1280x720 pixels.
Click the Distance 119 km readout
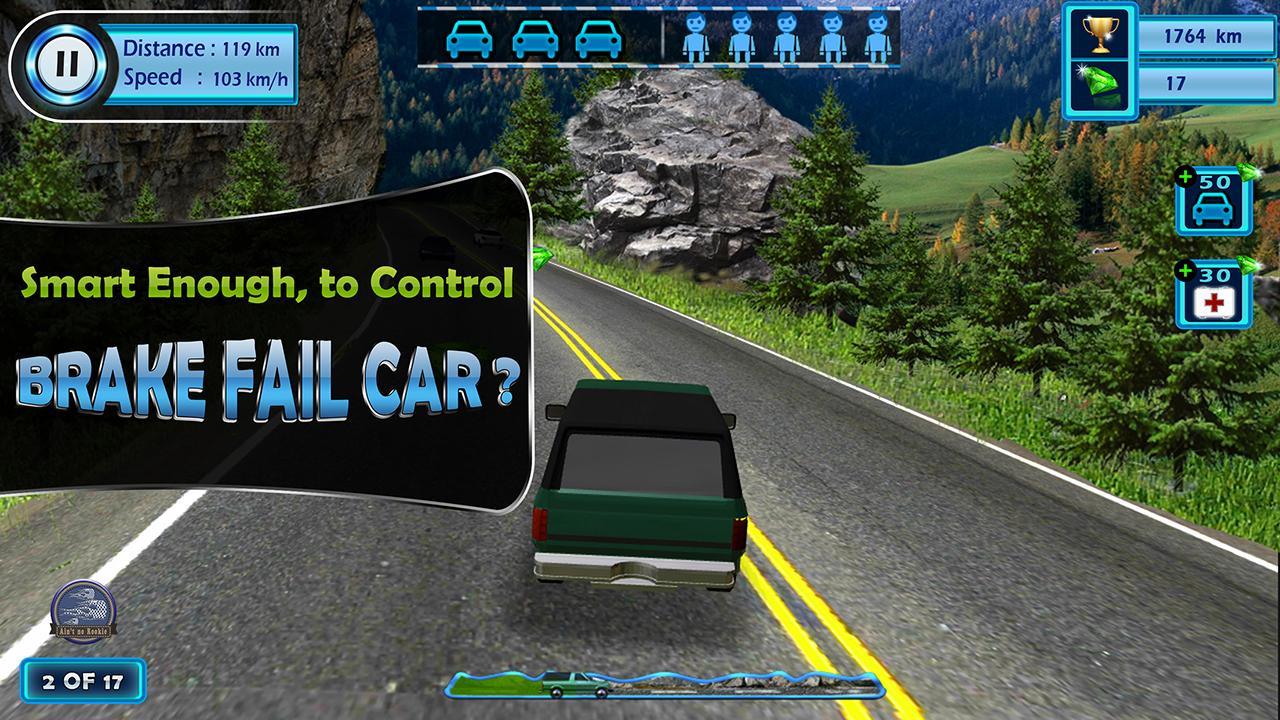point(200,46)
